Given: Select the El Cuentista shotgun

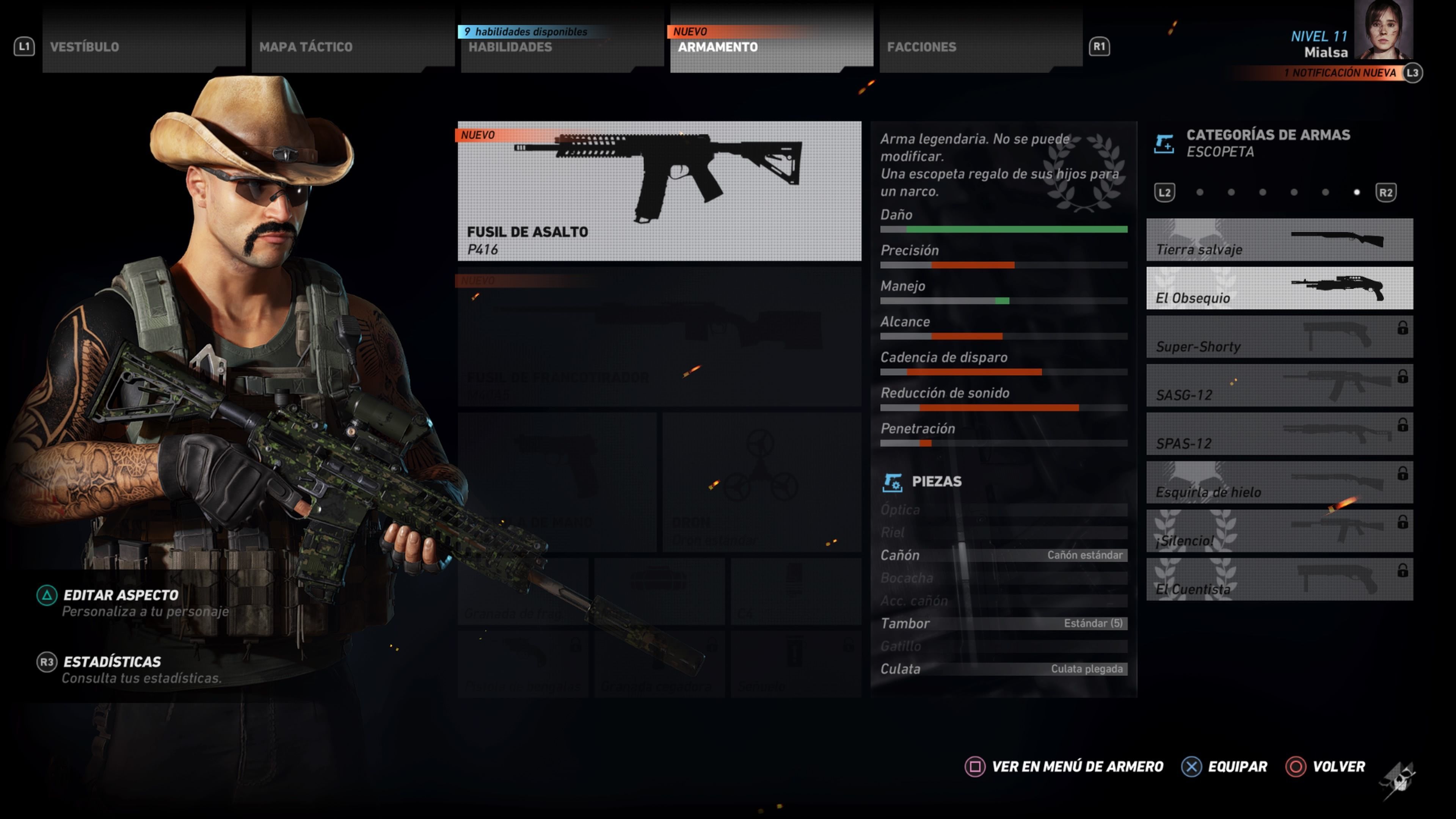Looking at the screenshot, I should click(1280, 581).
